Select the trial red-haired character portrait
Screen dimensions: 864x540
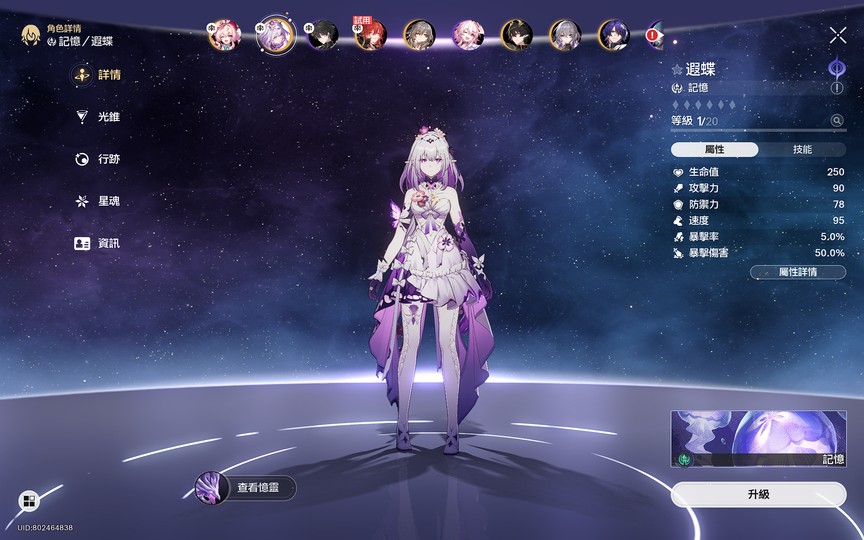pyautogui.click(x=370, y=36)
